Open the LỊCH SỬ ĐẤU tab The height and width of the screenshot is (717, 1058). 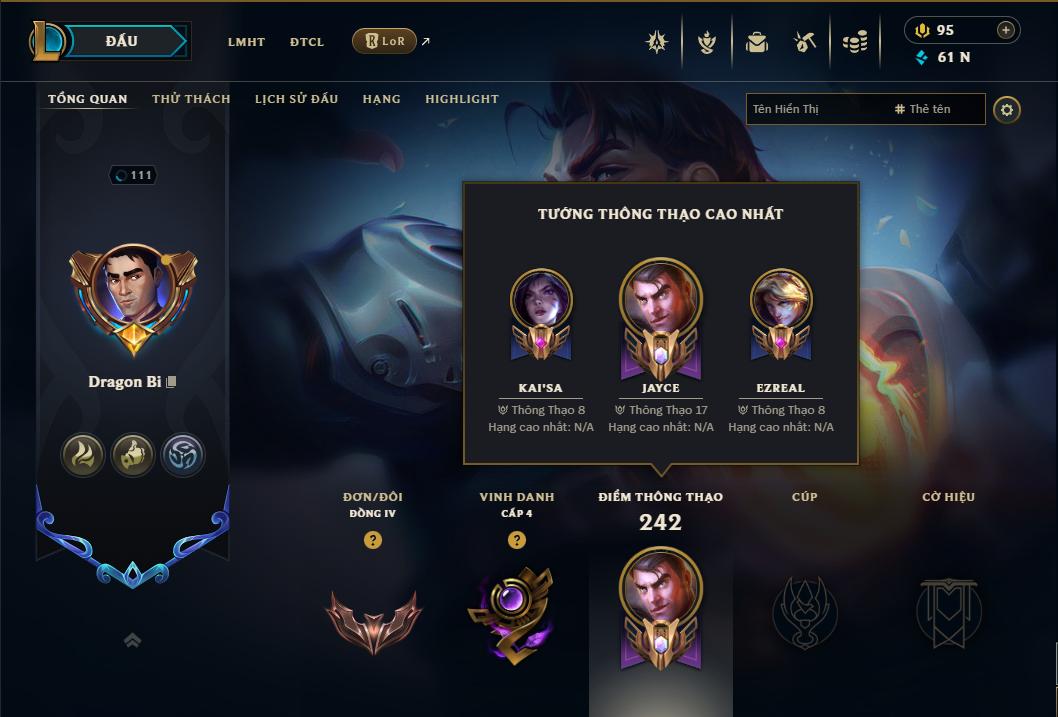point(296,99)
